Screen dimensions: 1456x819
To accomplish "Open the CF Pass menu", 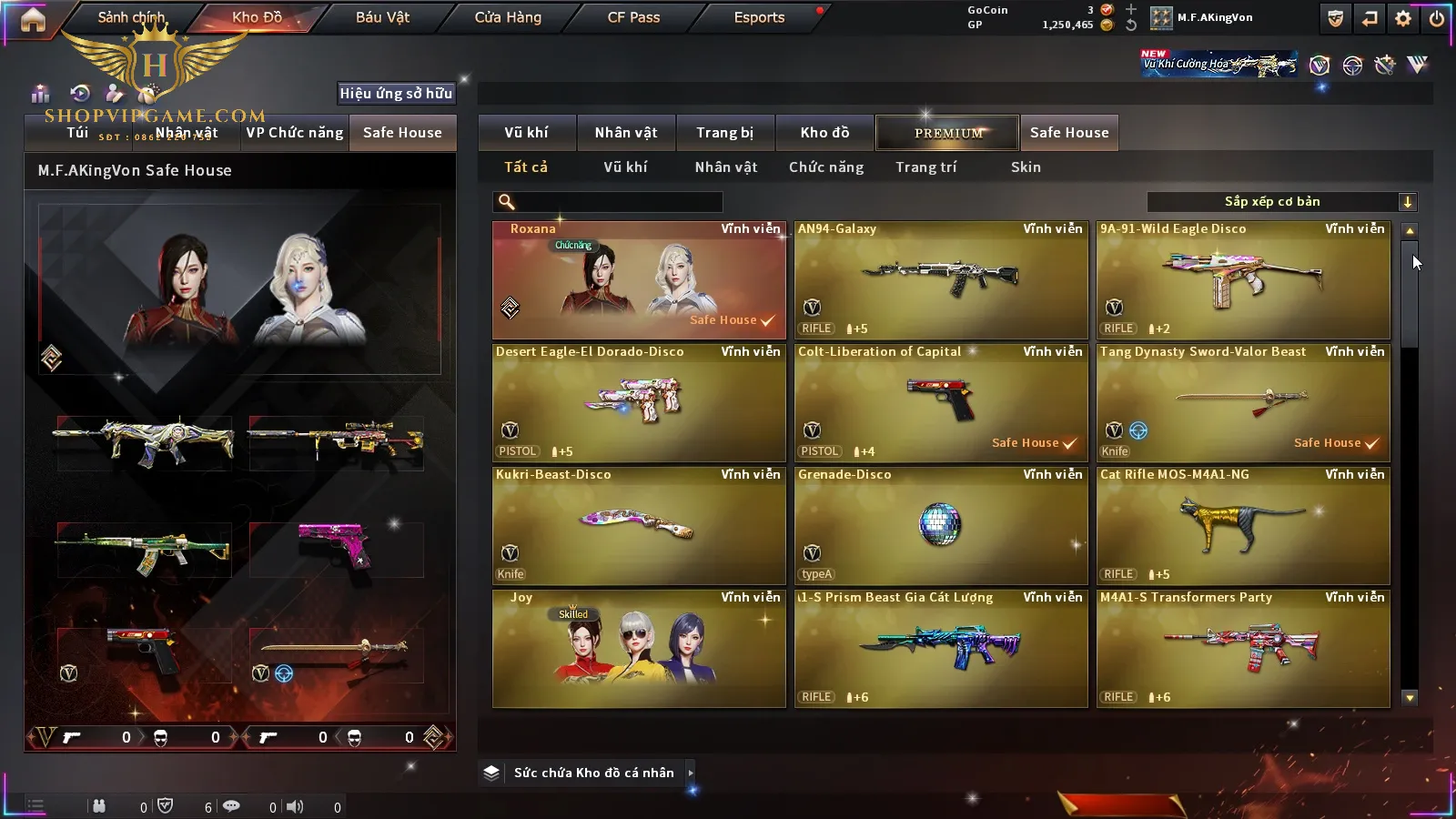I will tap(633, 17).
